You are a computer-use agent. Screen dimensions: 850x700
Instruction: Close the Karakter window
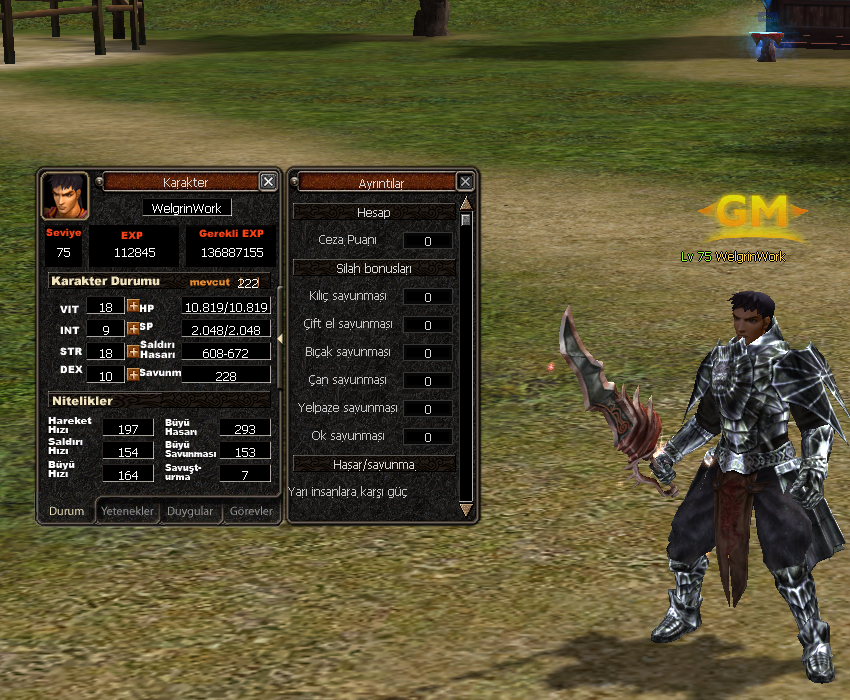[268, 181]
